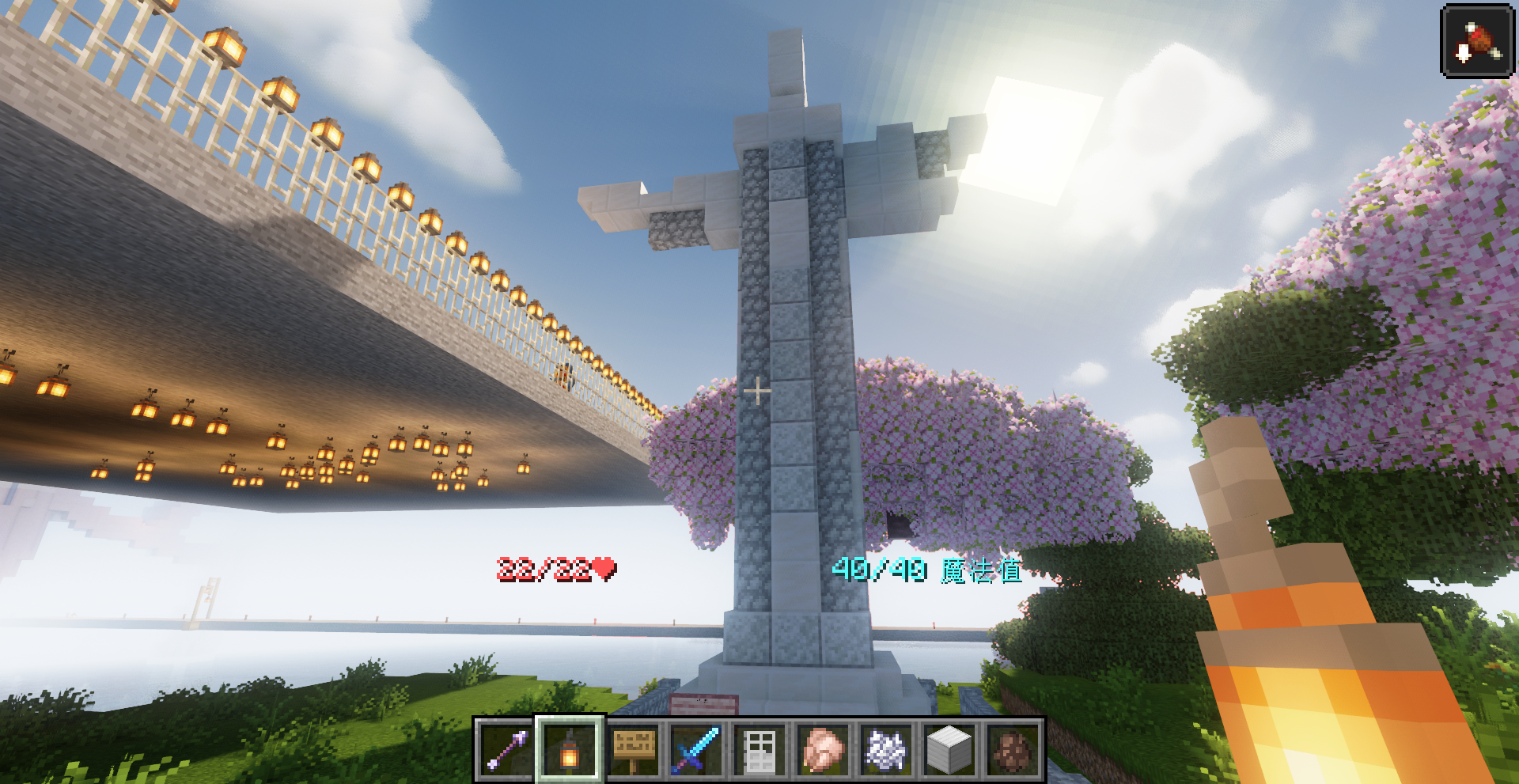Choose the wooden sign in the hotbar
1519x784 pixels.
pyautogui.click(x=634, y=750)
